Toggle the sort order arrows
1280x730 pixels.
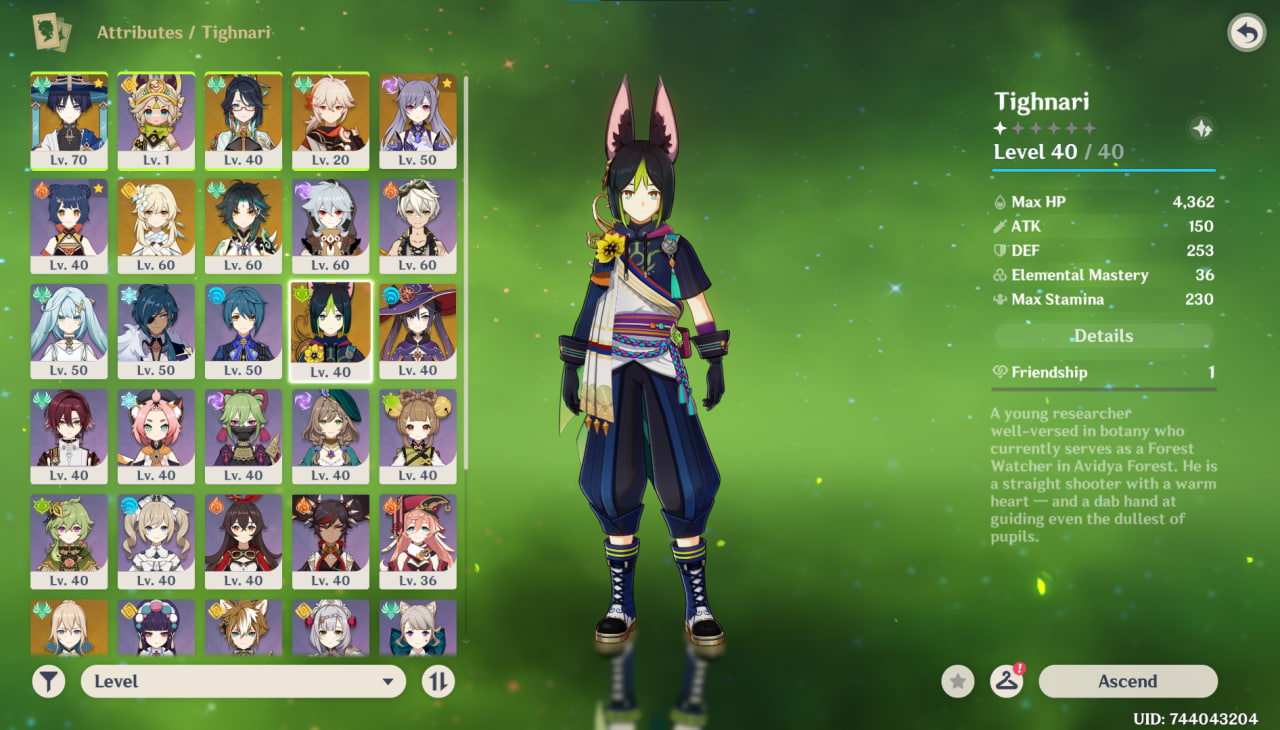click(x=438, y=681)
